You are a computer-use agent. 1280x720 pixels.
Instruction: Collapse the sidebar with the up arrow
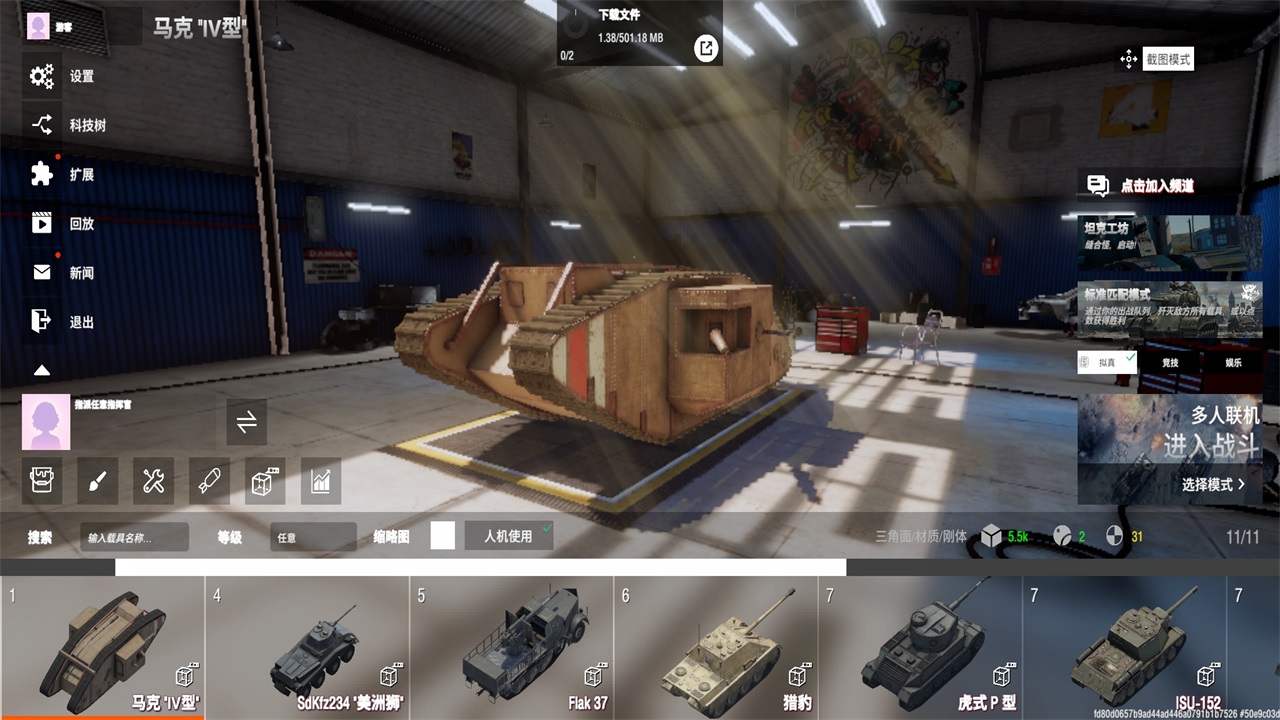41,370
